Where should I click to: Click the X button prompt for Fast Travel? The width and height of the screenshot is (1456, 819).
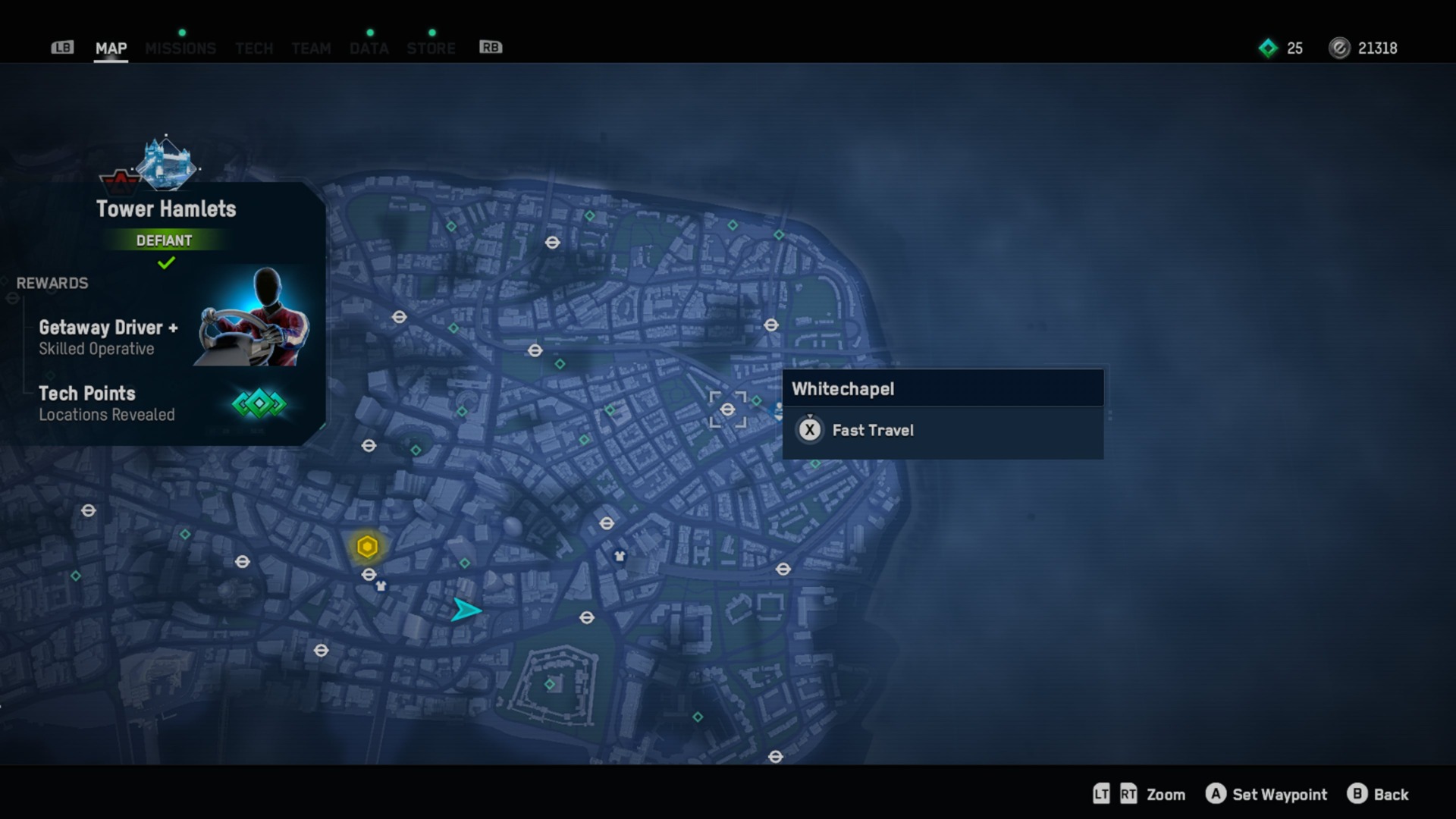coord(810,430)
